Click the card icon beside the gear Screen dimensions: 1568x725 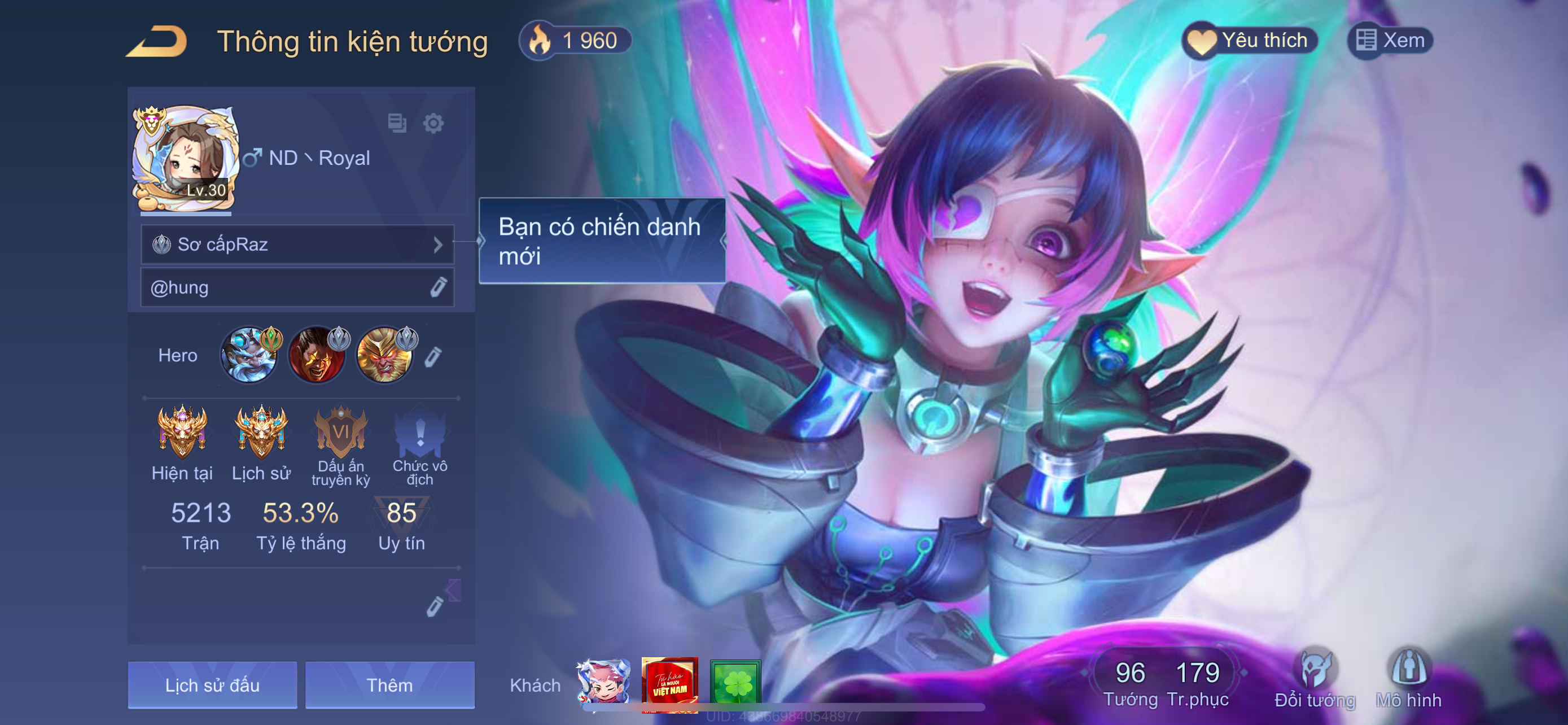pos(397,124)
